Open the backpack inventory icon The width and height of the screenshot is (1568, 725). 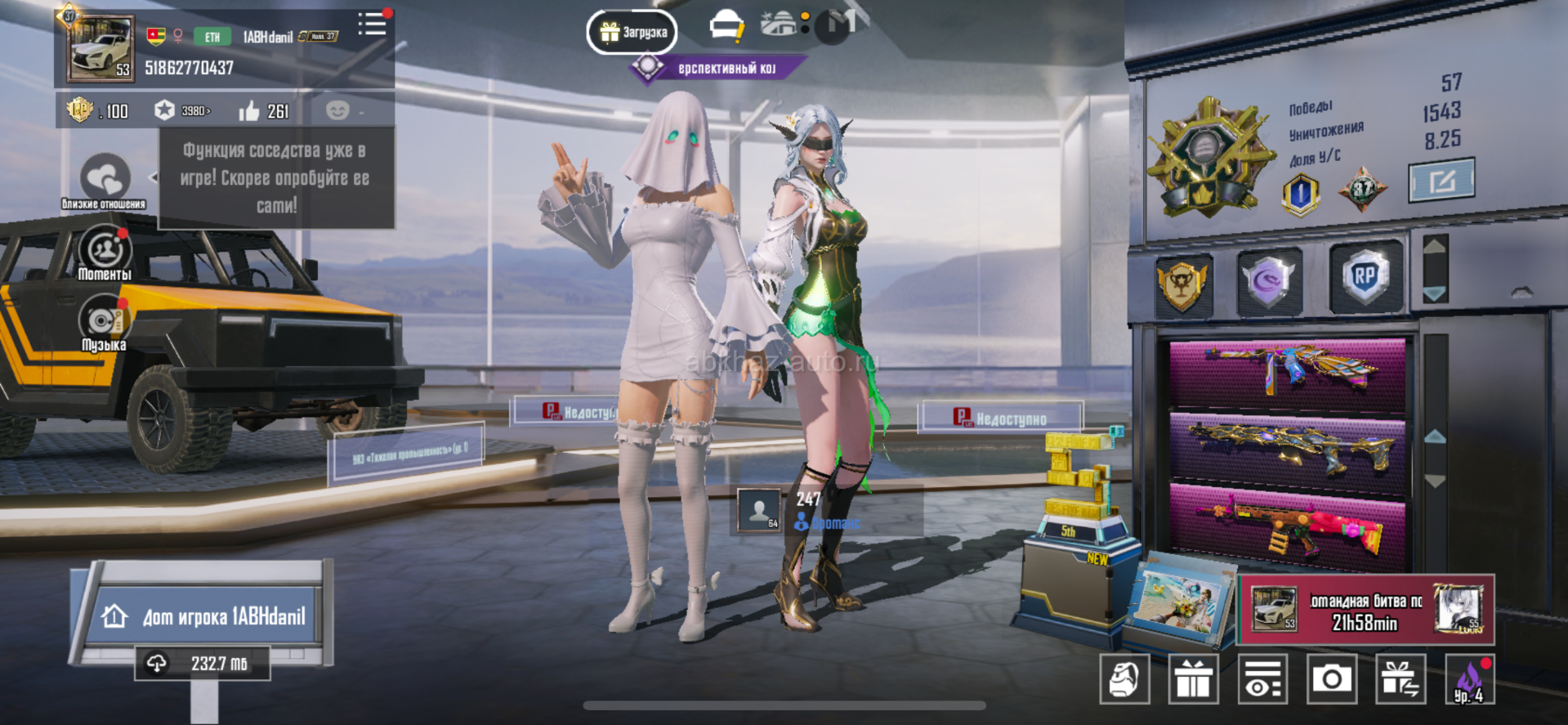[x=1124, y=678]
